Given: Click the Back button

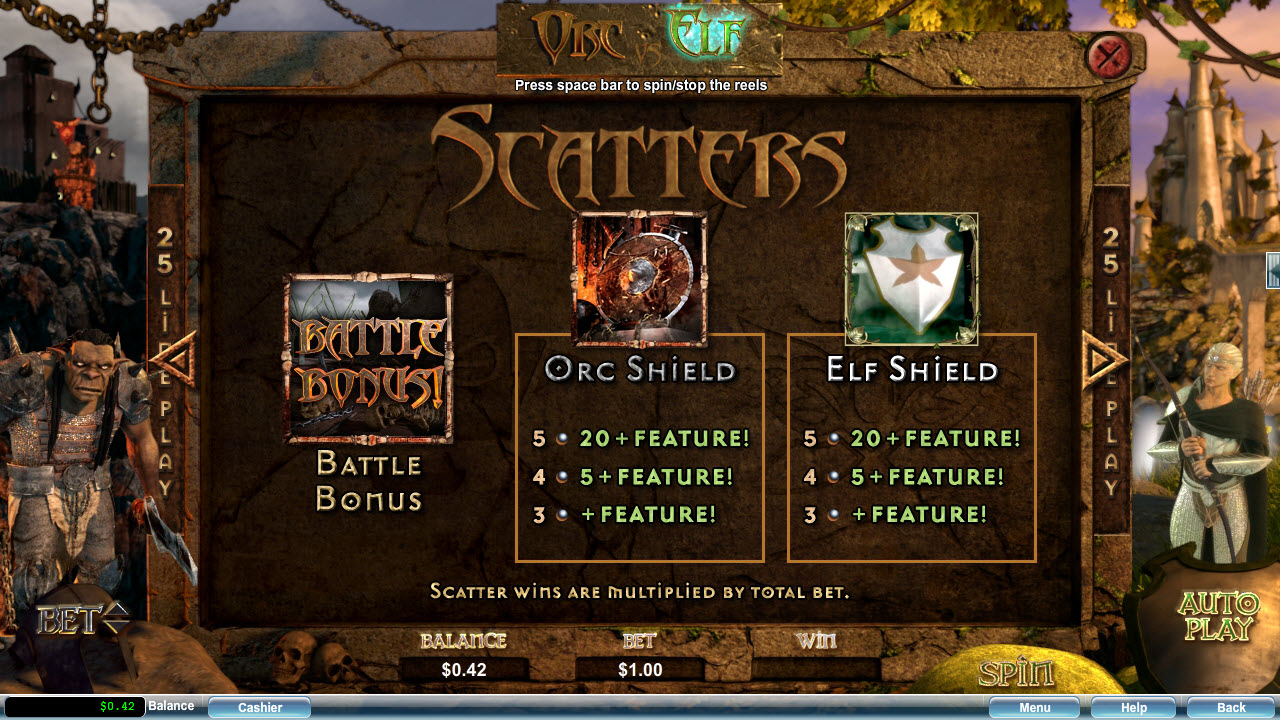Looking at the screenshot, I should pyautogui.click(x=1231, y=708).
